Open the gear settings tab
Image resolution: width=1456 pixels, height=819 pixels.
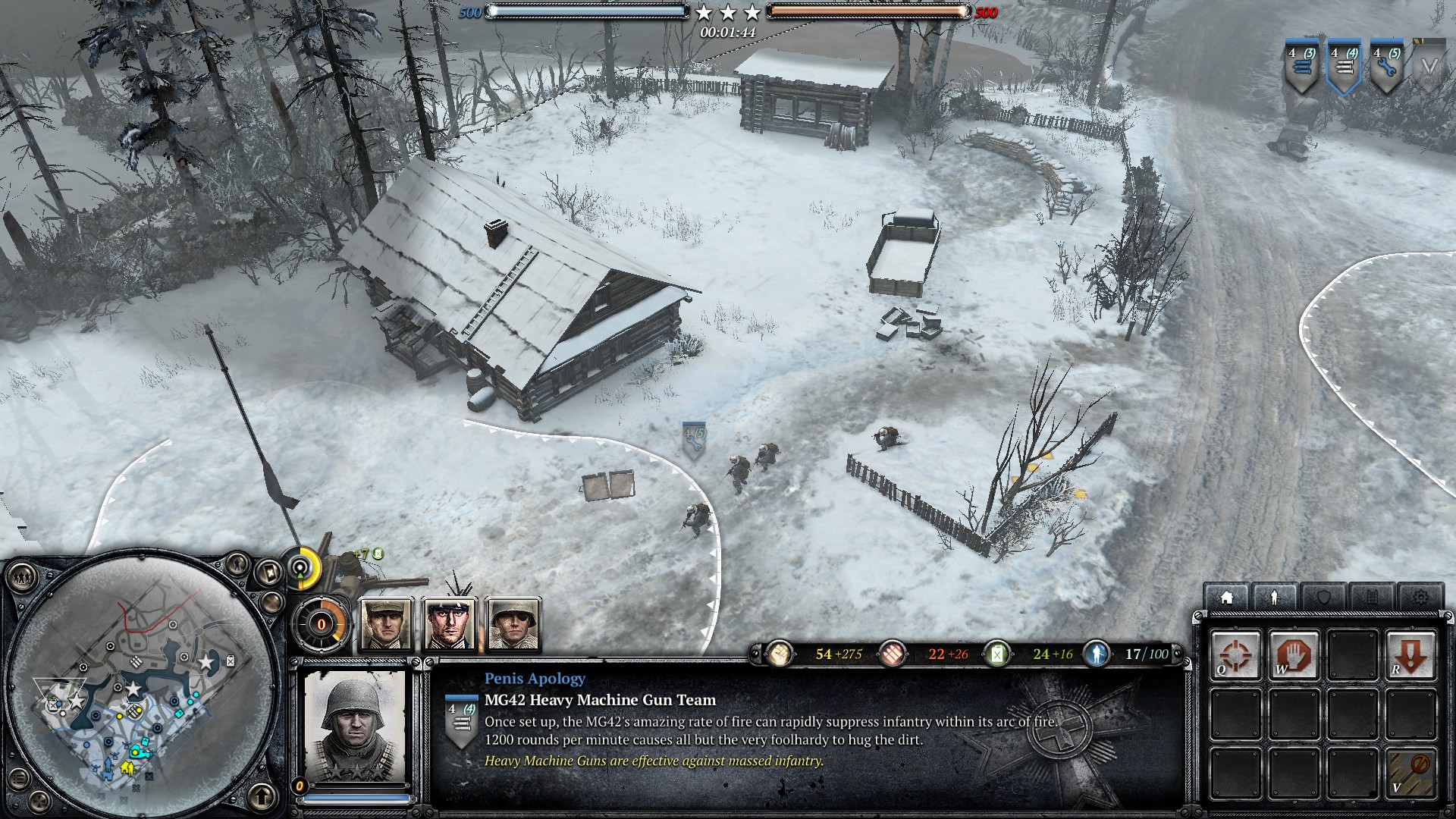[x=1420, y=598]
